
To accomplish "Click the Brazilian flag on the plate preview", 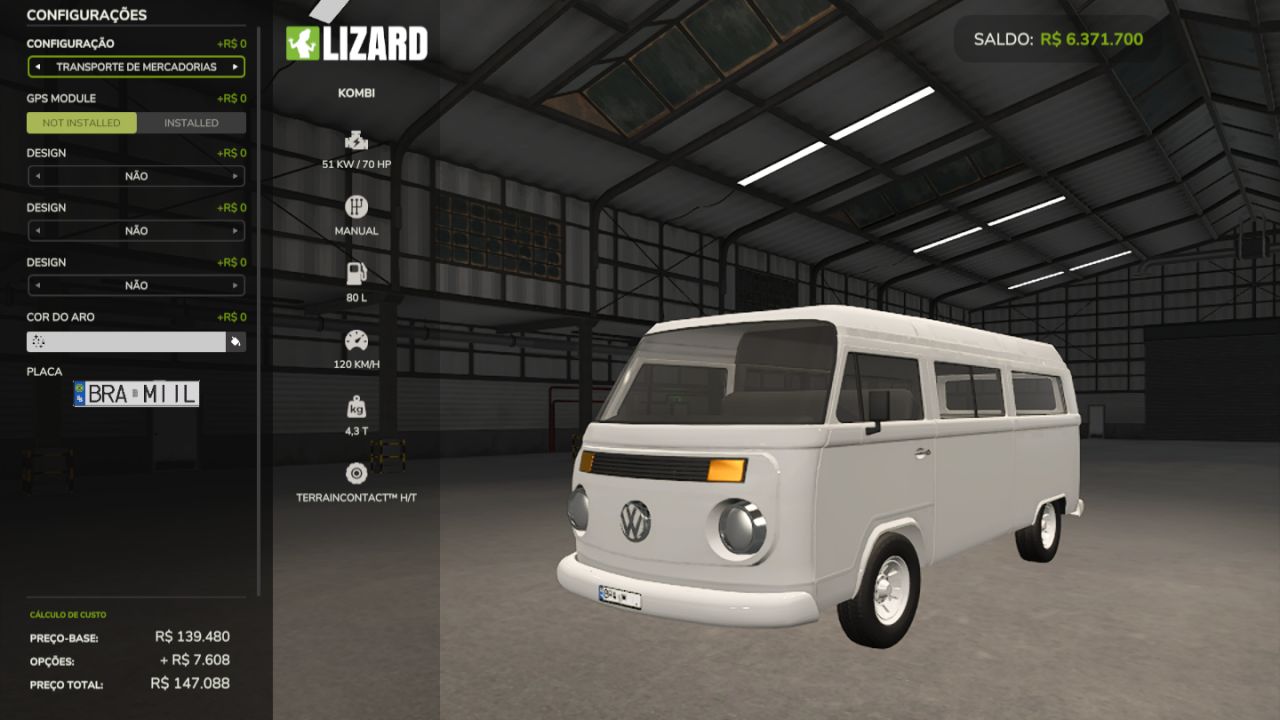I will (78, 393).
